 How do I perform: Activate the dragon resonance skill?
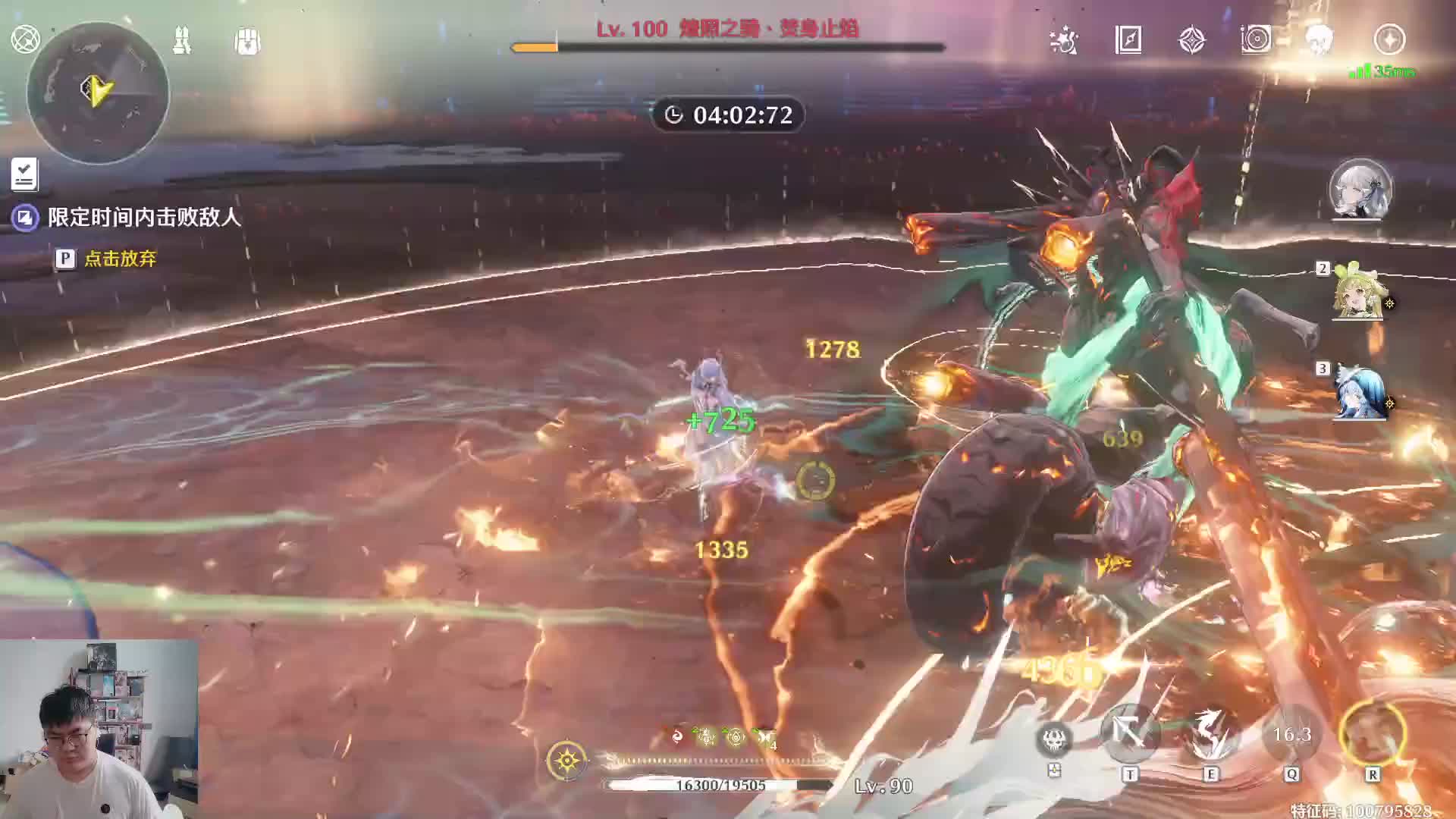[1210, 733]
